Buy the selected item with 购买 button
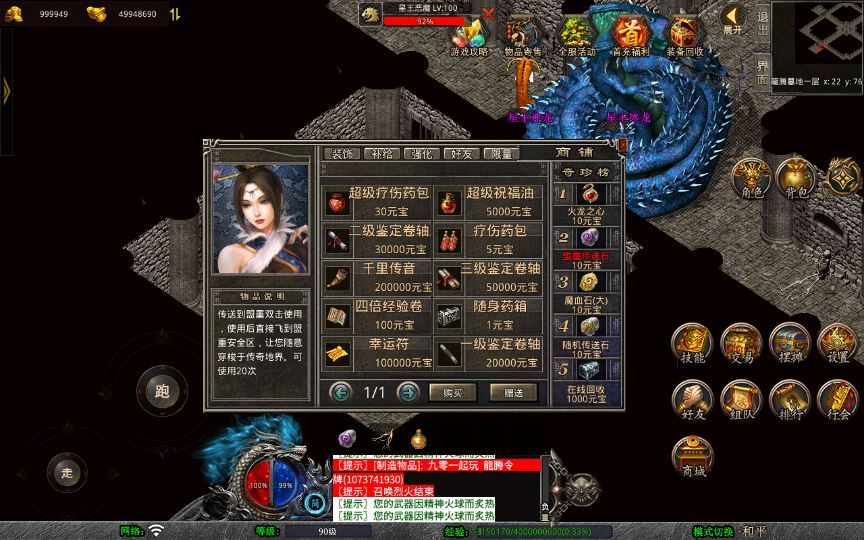 (x=453, y=392)
